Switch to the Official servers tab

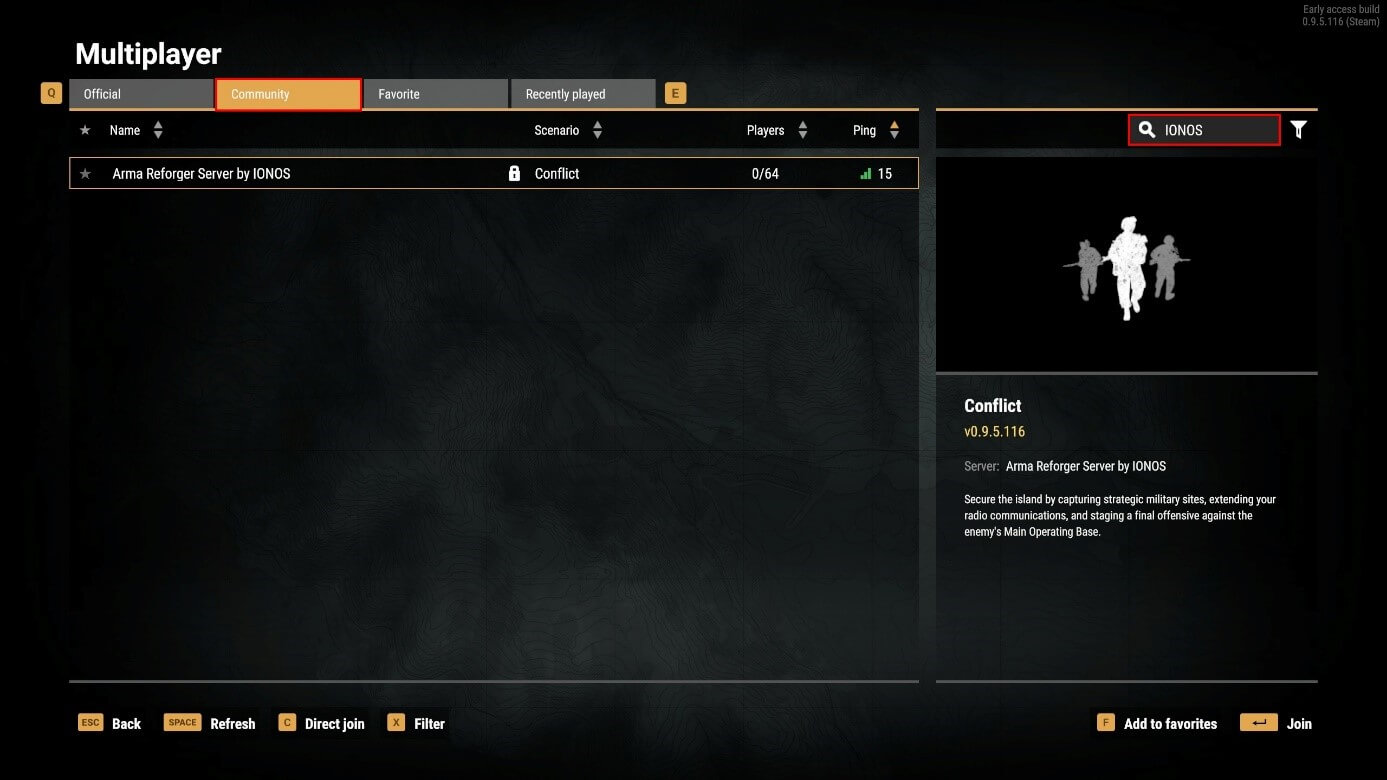point(141,94)
